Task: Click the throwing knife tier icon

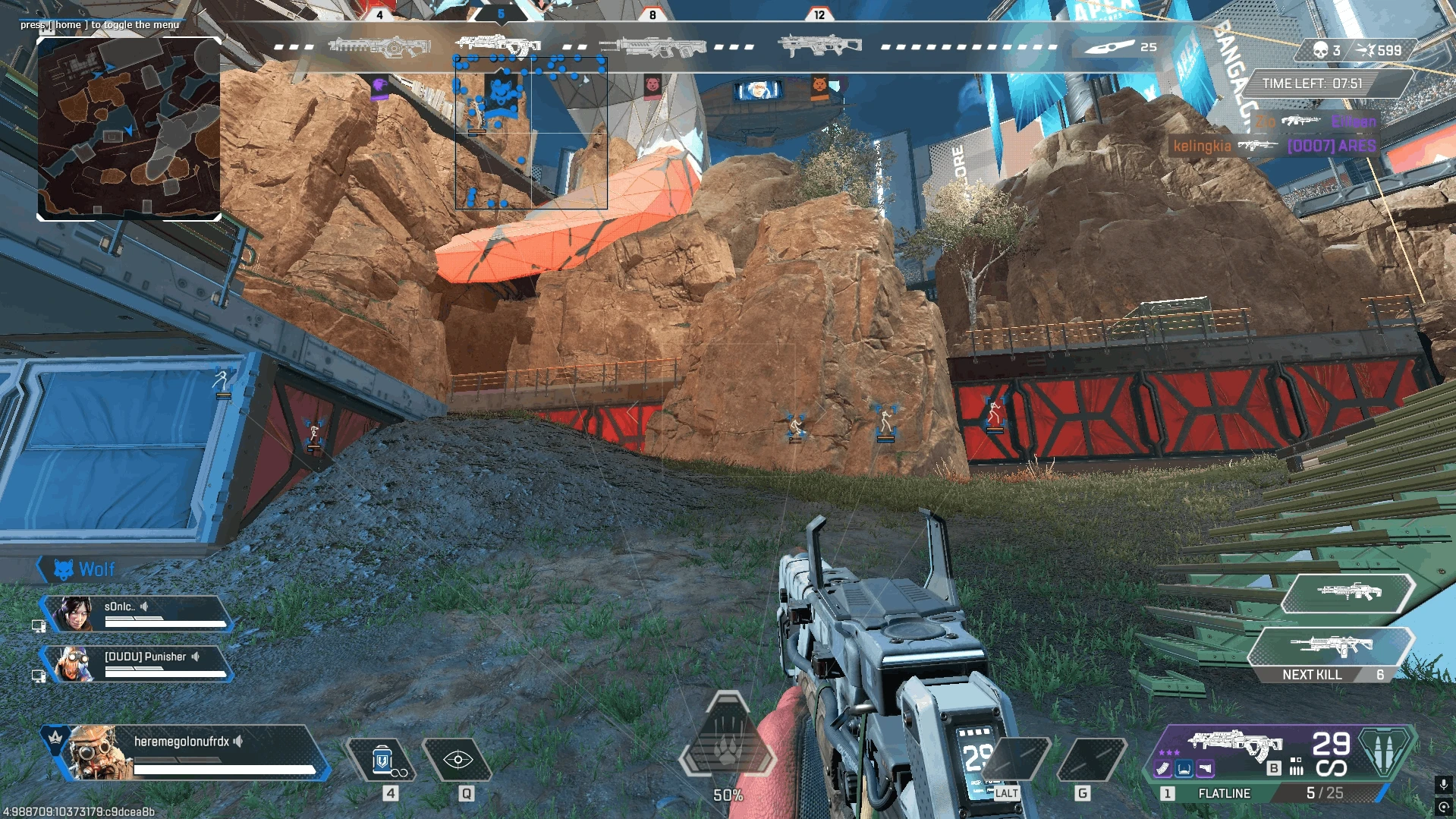Action: [x=1109, y=47]
